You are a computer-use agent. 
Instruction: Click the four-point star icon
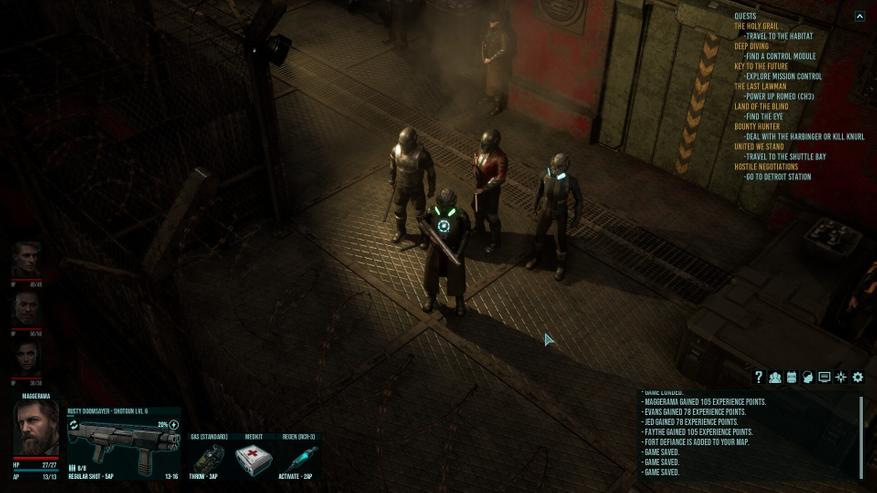pyautogui.click(x=841, y=377)
